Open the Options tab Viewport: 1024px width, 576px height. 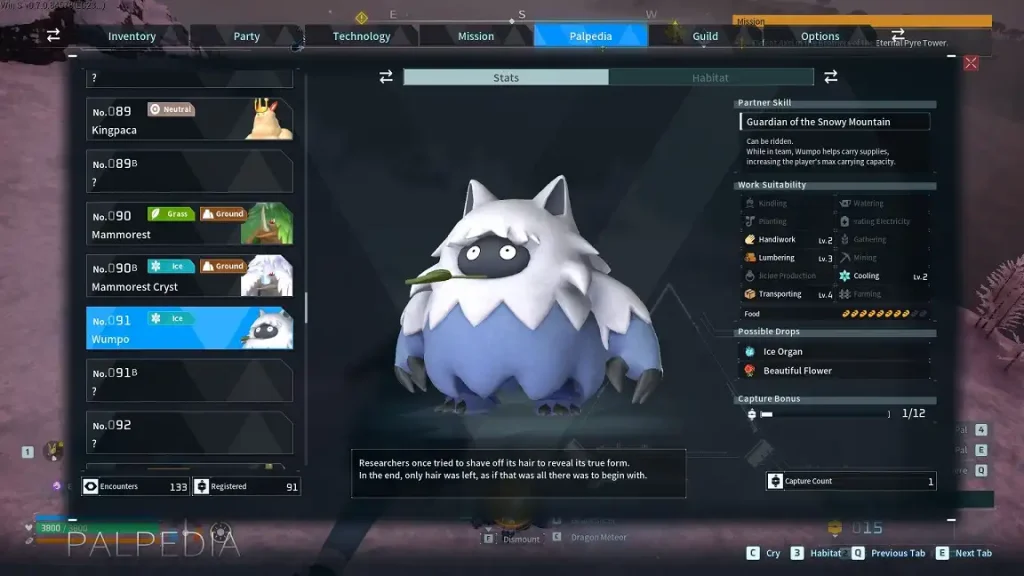tap(820, 36)
